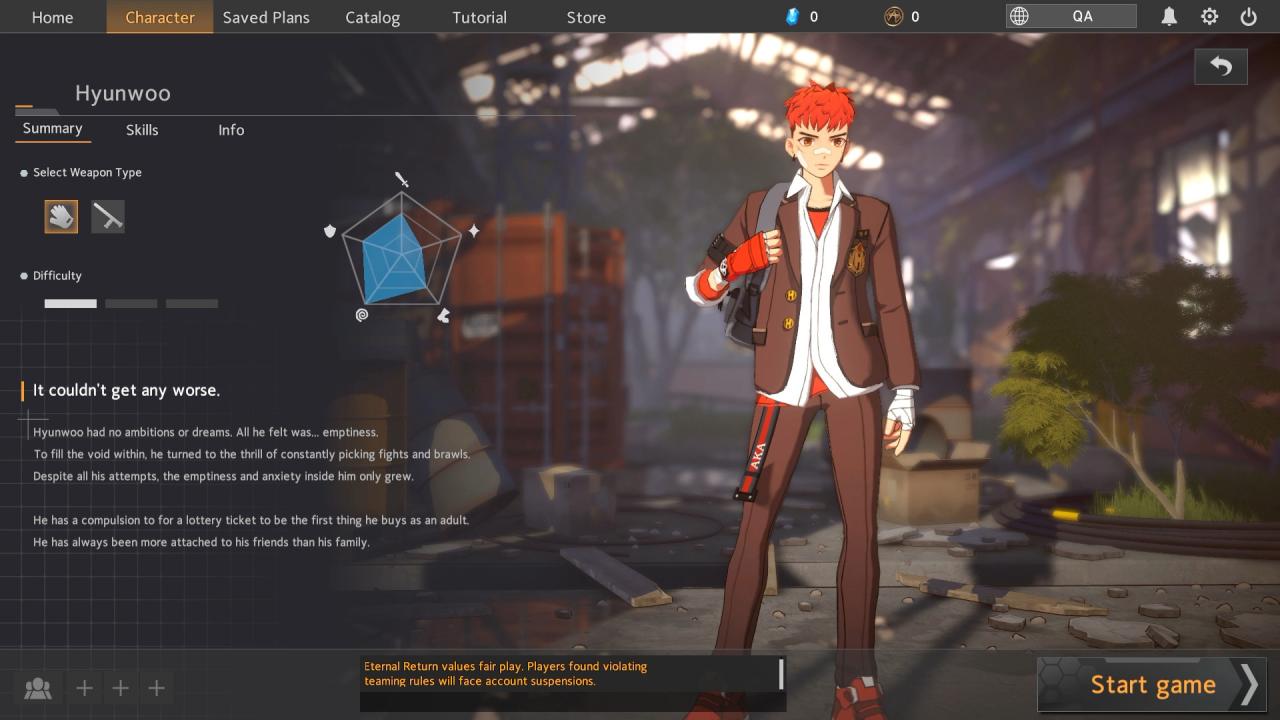Screen dimensions: 1280x720
Task: Start the game
Action: (x=1152, y=684)
